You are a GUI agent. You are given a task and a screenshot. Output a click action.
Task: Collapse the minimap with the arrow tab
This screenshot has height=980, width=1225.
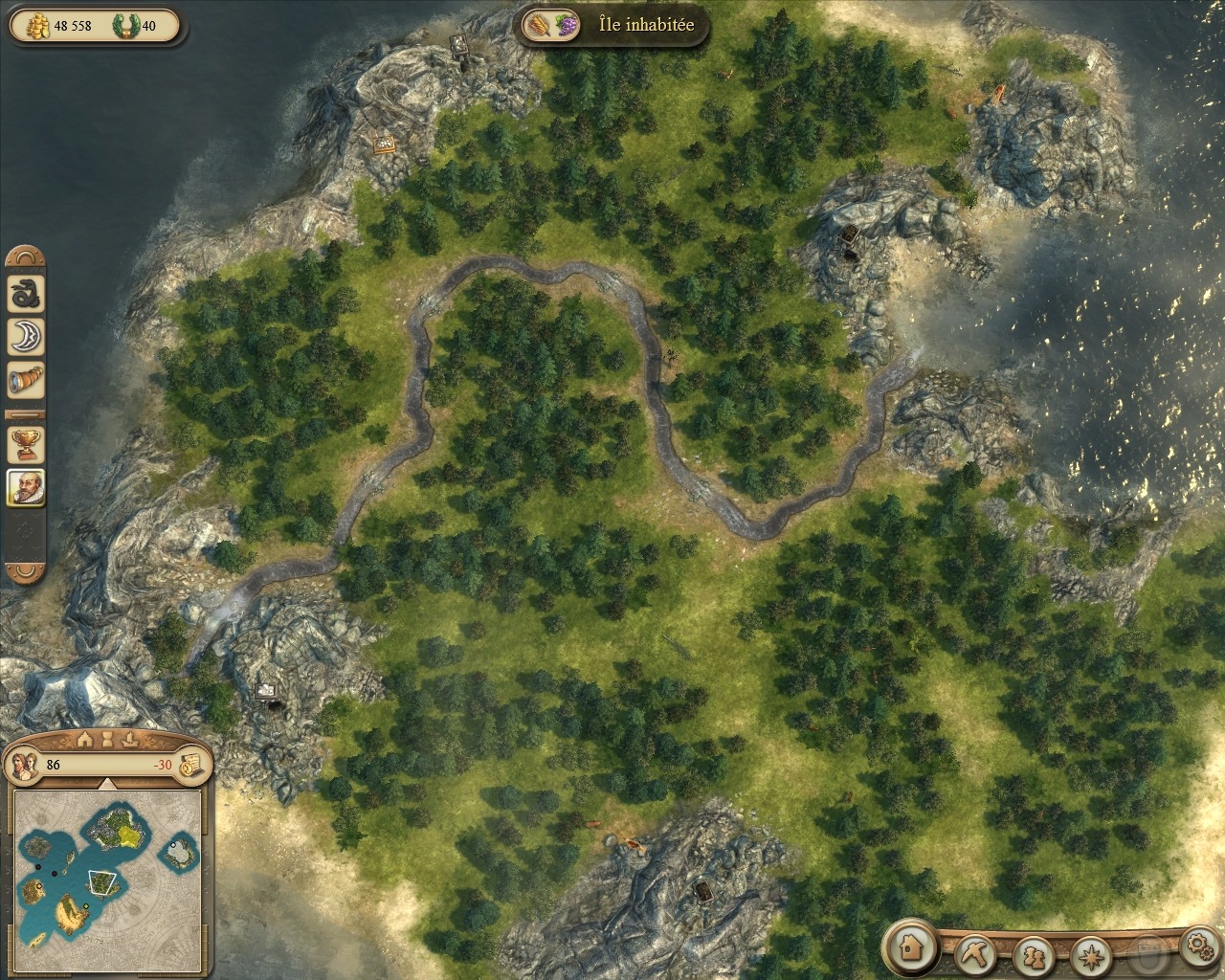108,783
